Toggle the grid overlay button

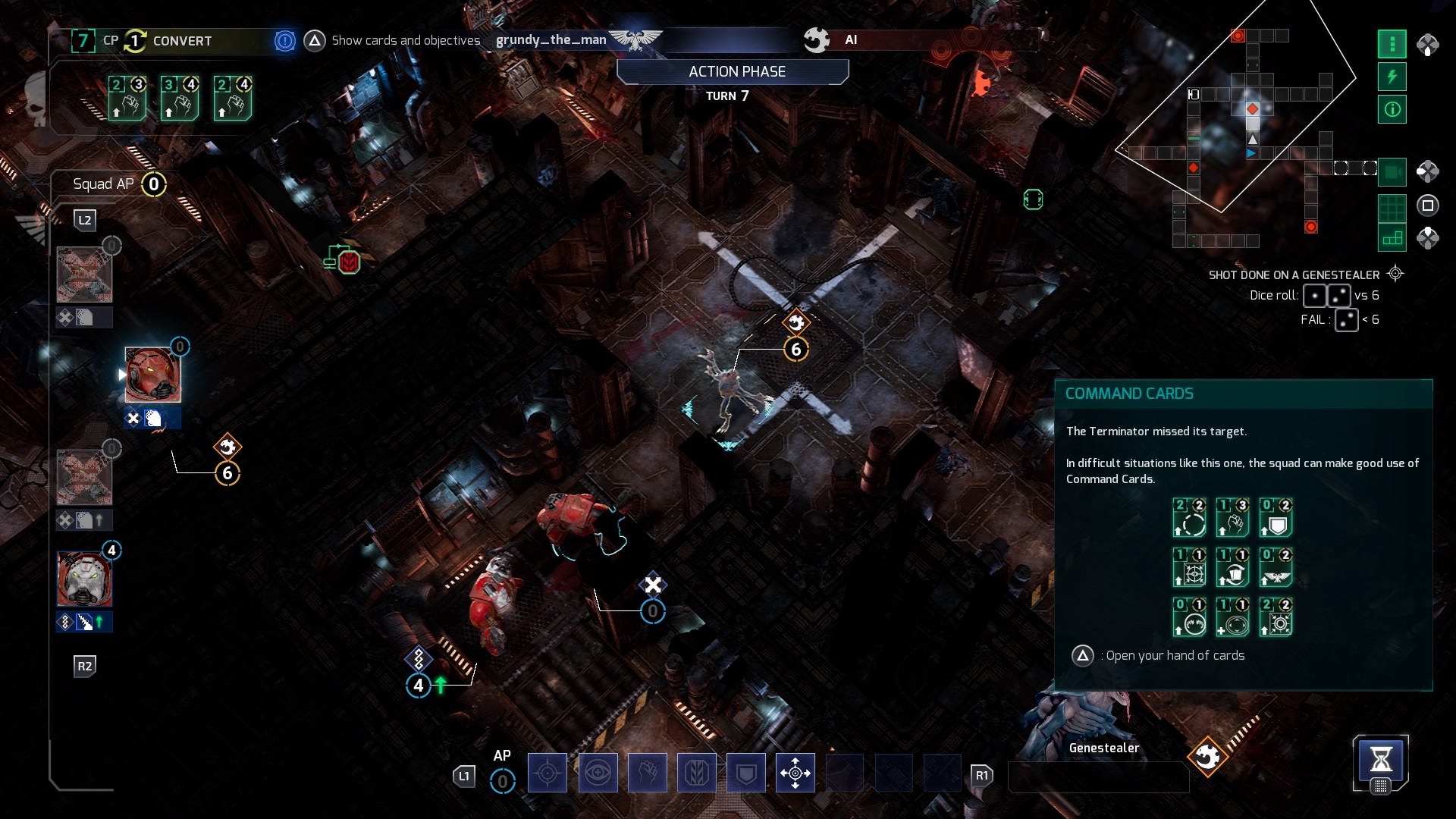pos(1392,206)
